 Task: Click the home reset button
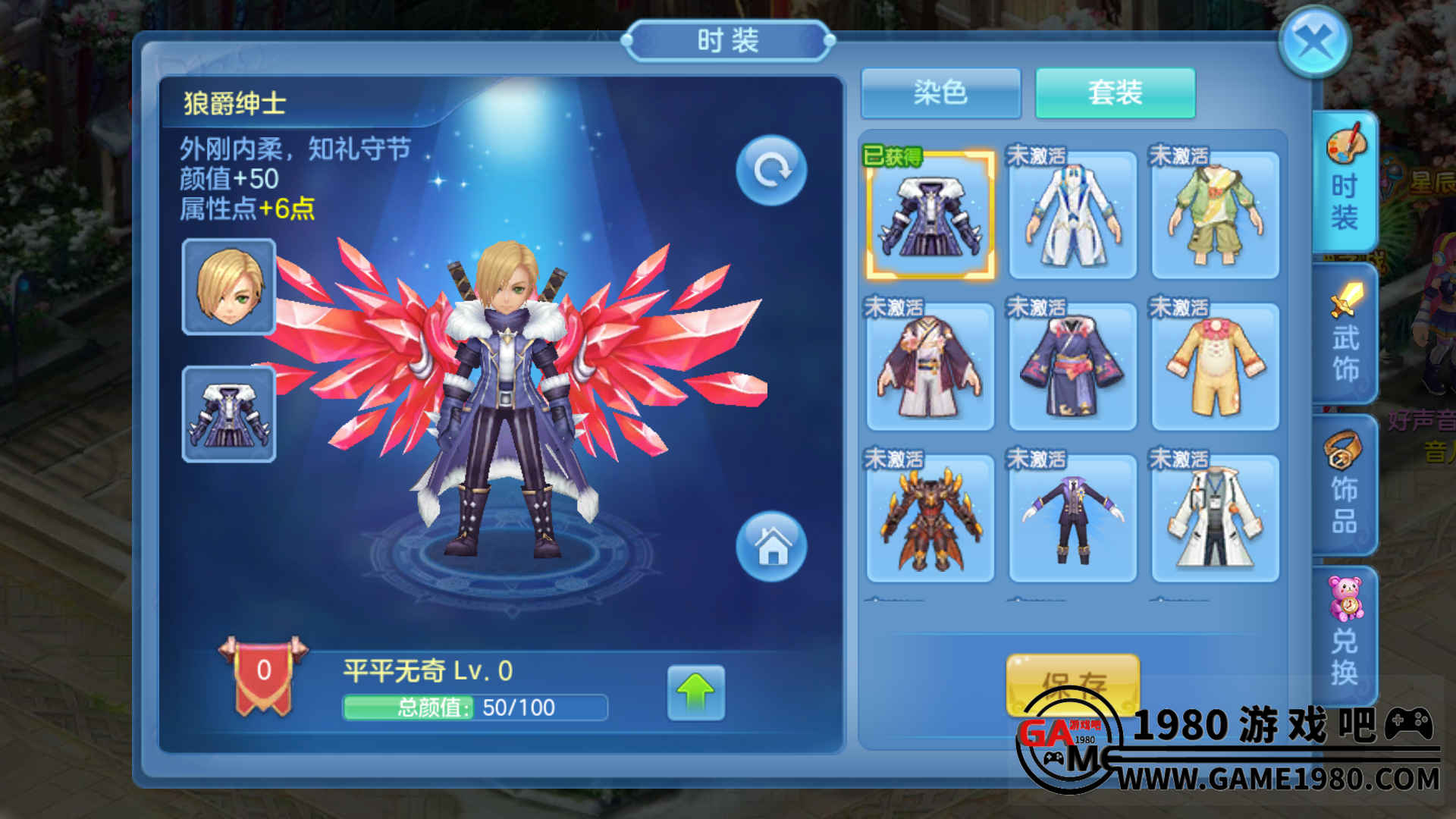click(x=771, y=546)
